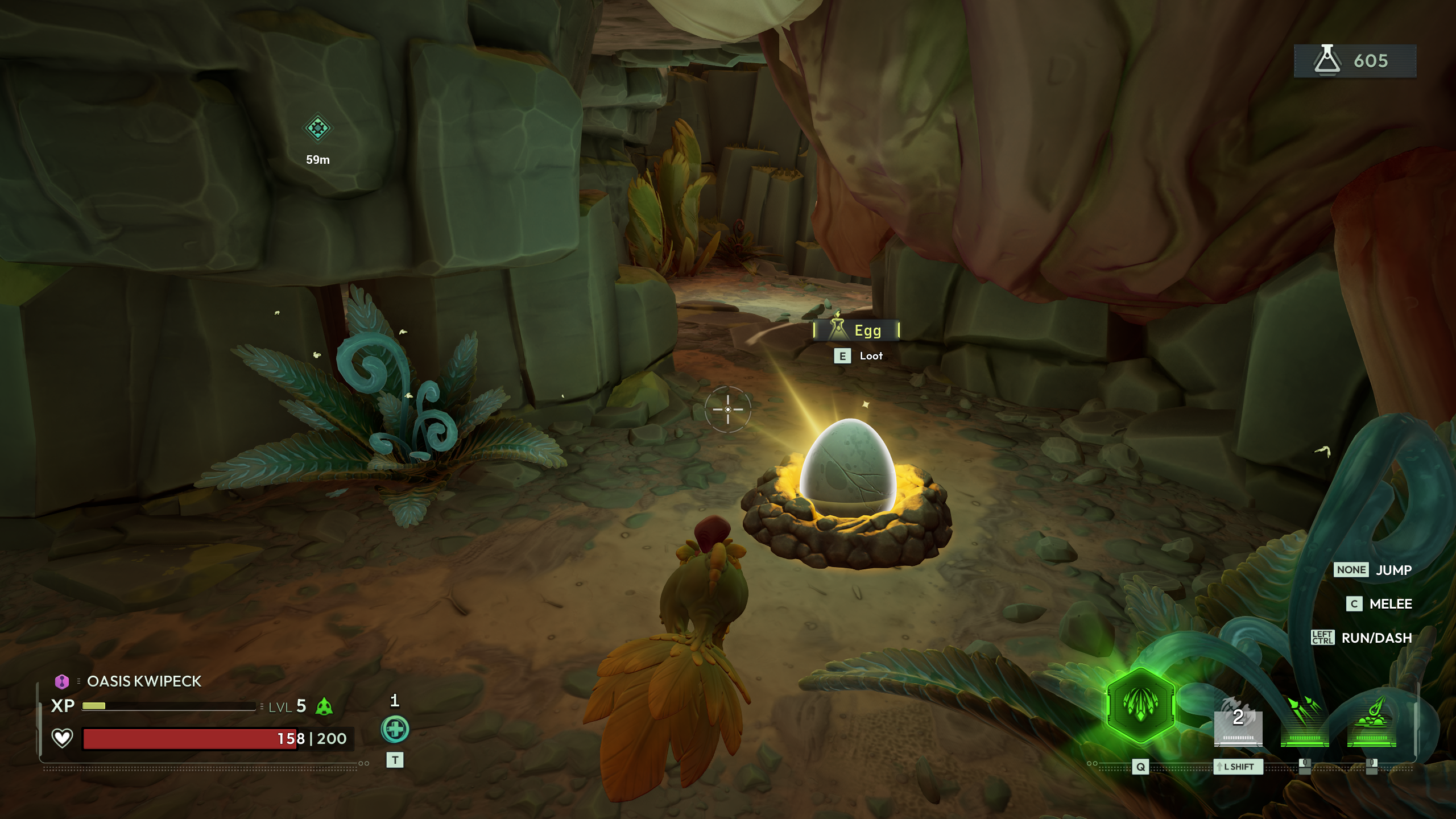Click the stacked lines at the XP bar's end
Image resolution: width=1456 pixels, height=819 pixels.
(x=261, y=706)
